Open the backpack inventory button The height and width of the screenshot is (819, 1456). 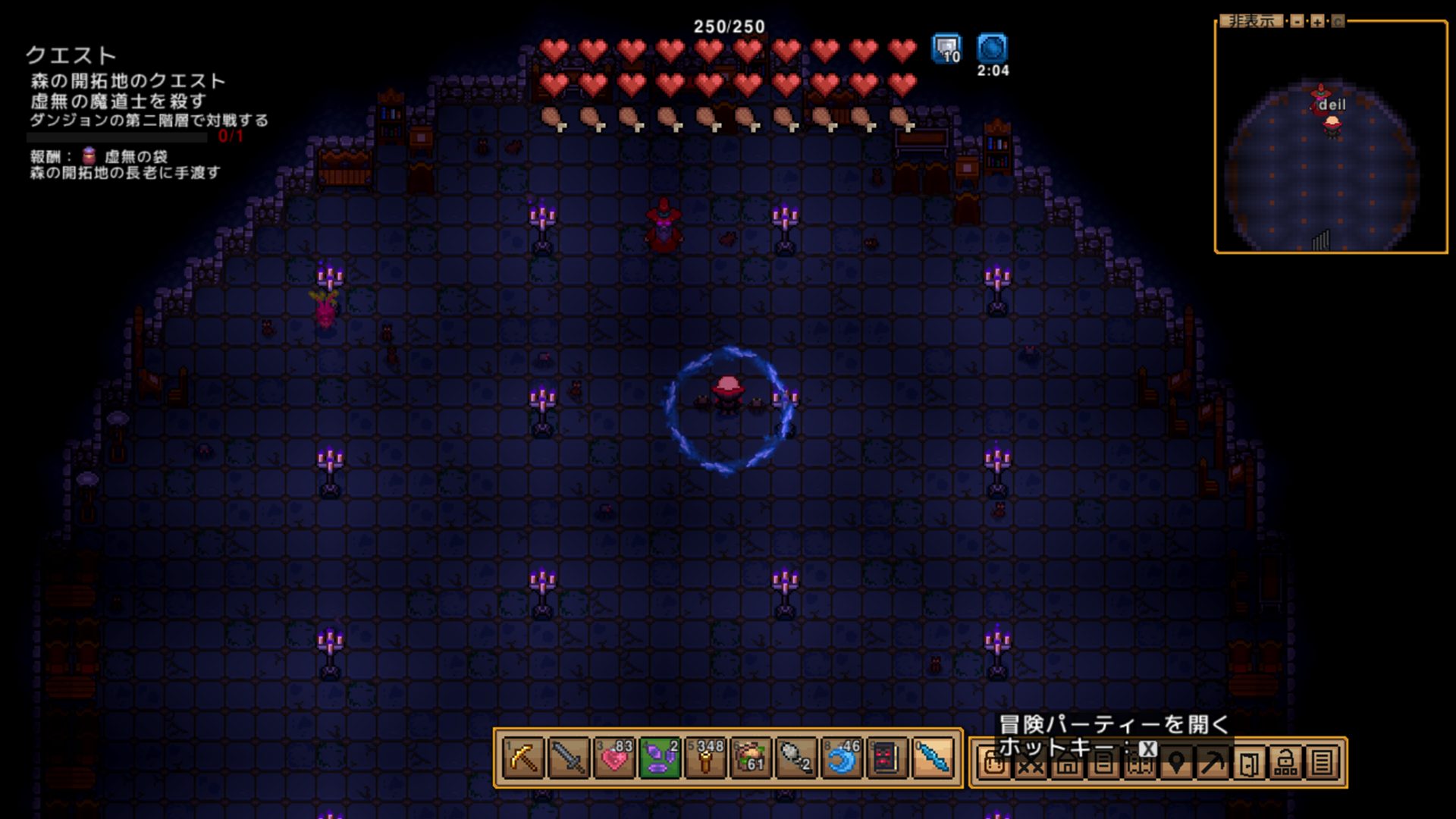[993, 764]
